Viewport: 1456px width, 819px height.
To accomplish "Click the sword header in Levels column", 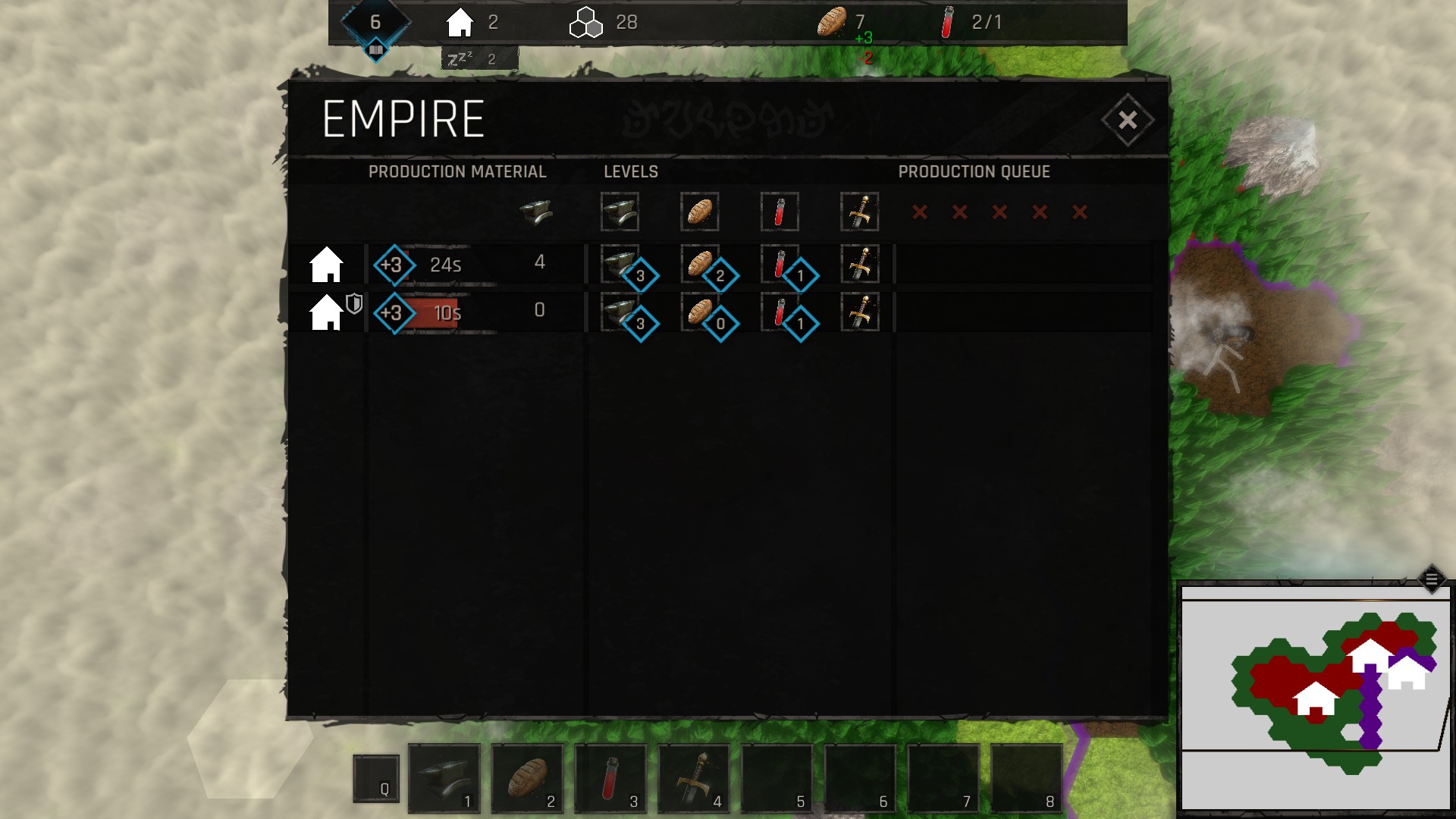I will click(x=860, y=212).
